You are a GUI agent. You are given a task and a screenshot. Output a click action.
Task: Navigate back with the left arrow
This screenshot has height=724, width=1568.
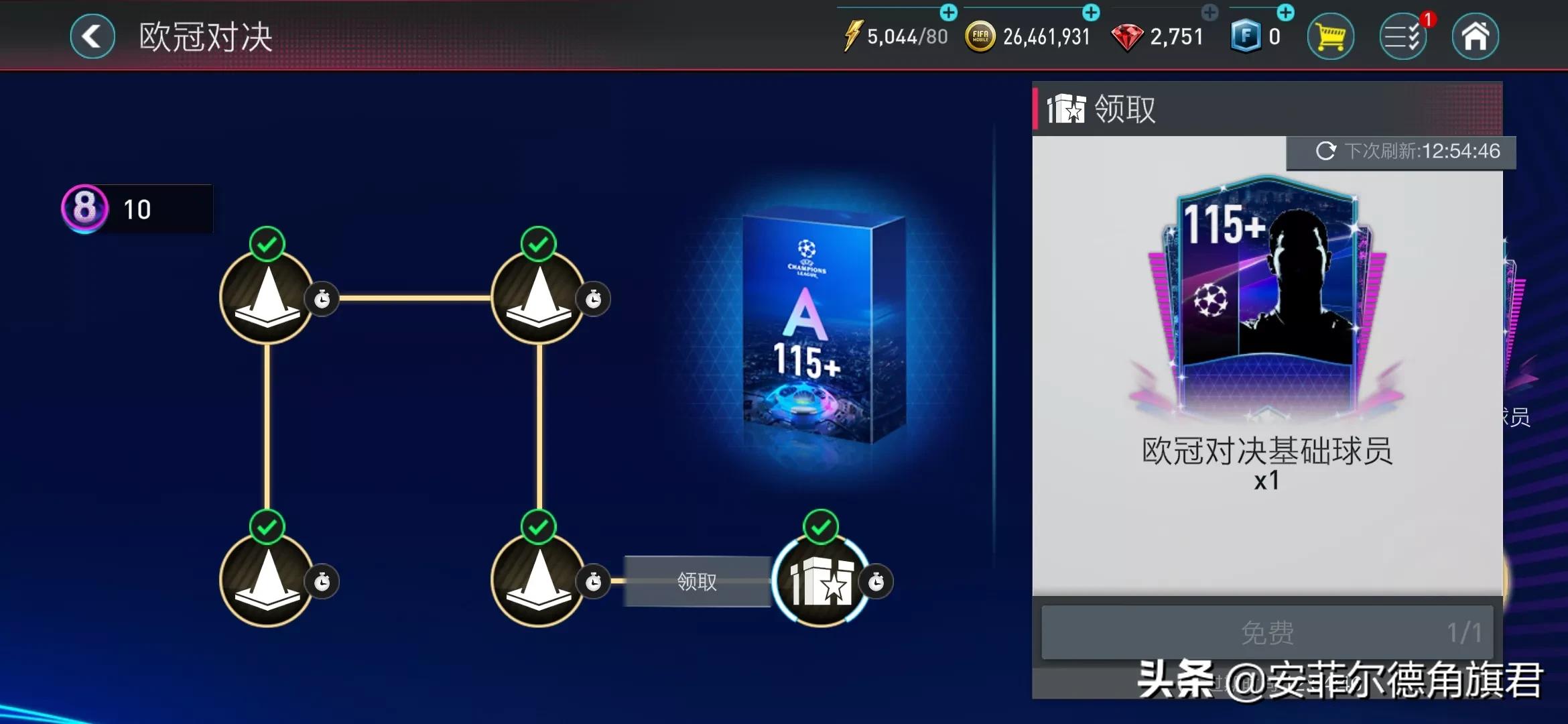tap(92, 36)
